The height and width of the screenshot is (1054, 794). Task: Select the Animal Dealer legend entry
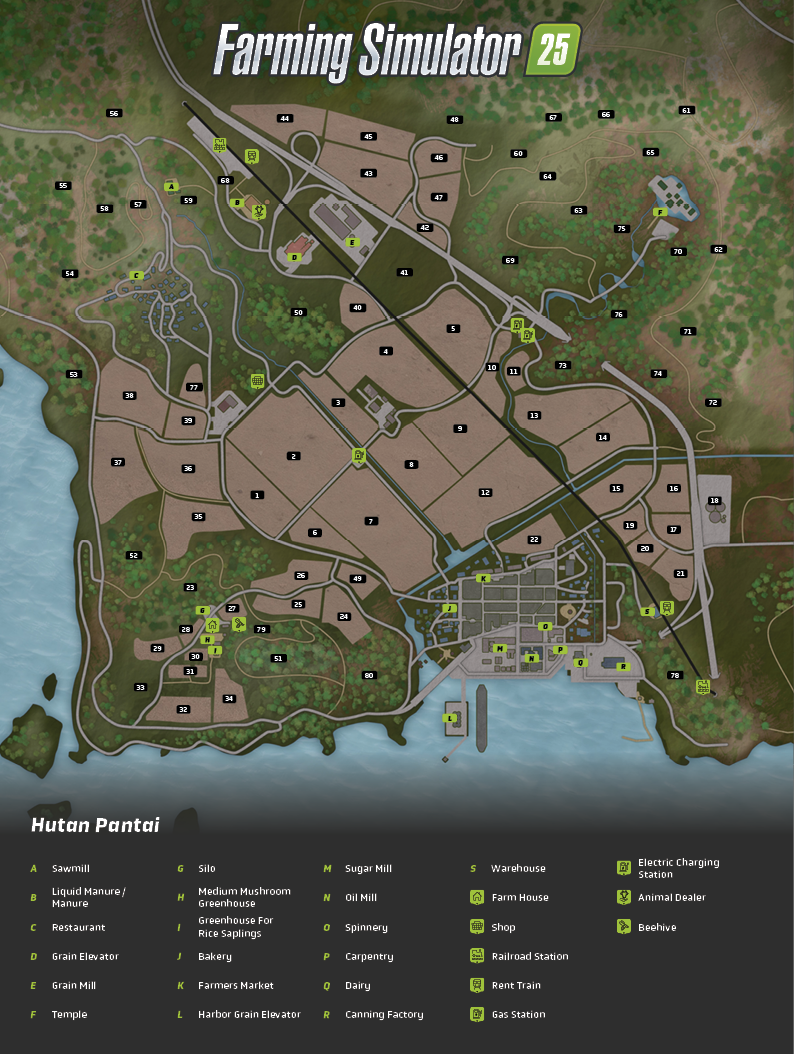pyautogui.click(x=671, y=897)
